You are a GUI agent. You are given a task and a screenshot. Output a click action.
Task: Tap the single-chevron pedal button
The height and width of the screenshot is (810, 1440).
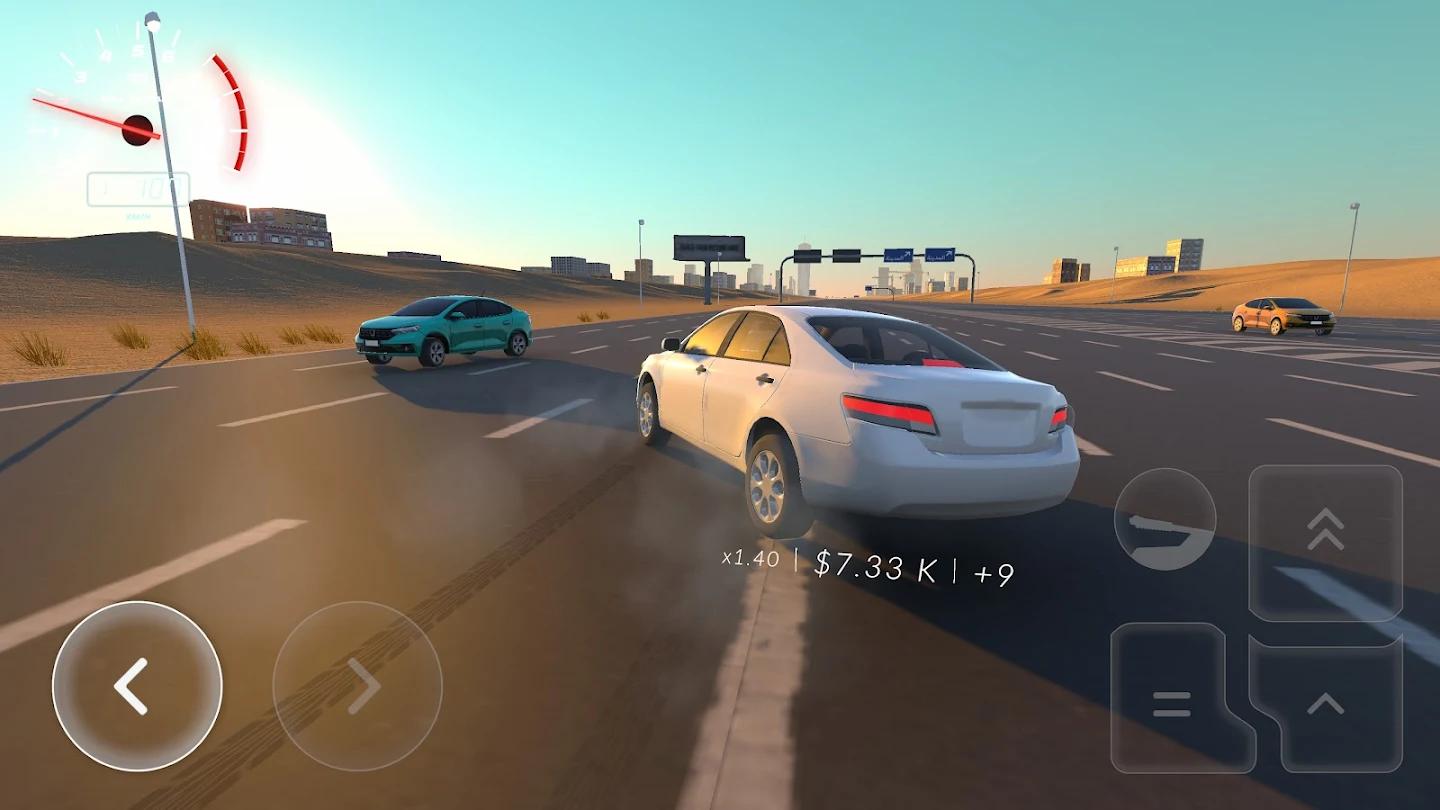pyautogui.click(x=1328, y=705)
